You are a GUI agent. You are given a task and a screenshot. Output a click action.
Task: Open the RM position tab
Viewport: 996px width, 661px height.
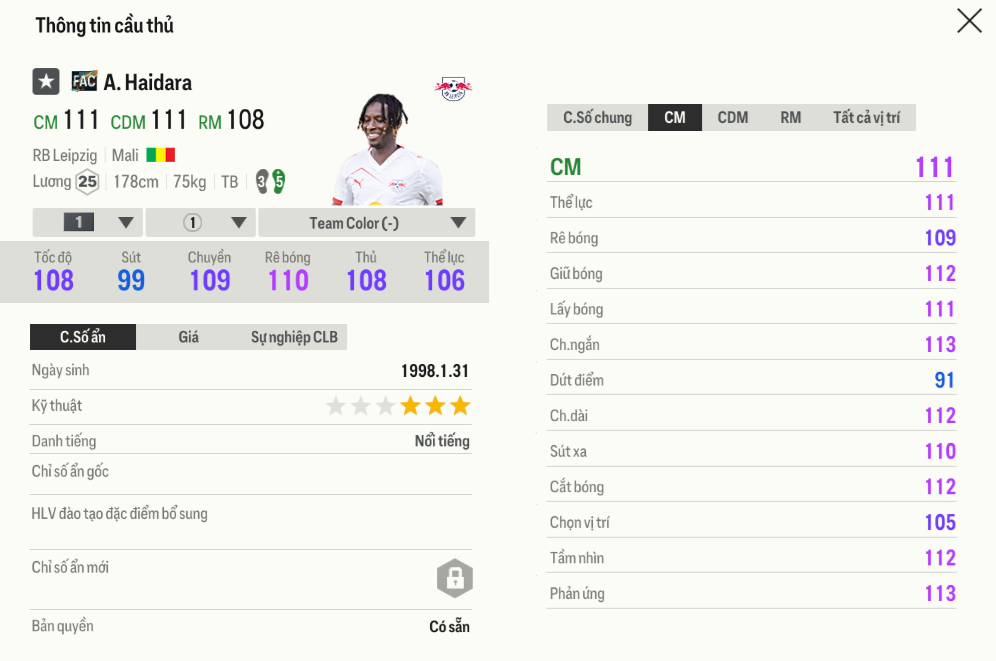[790, 118]
